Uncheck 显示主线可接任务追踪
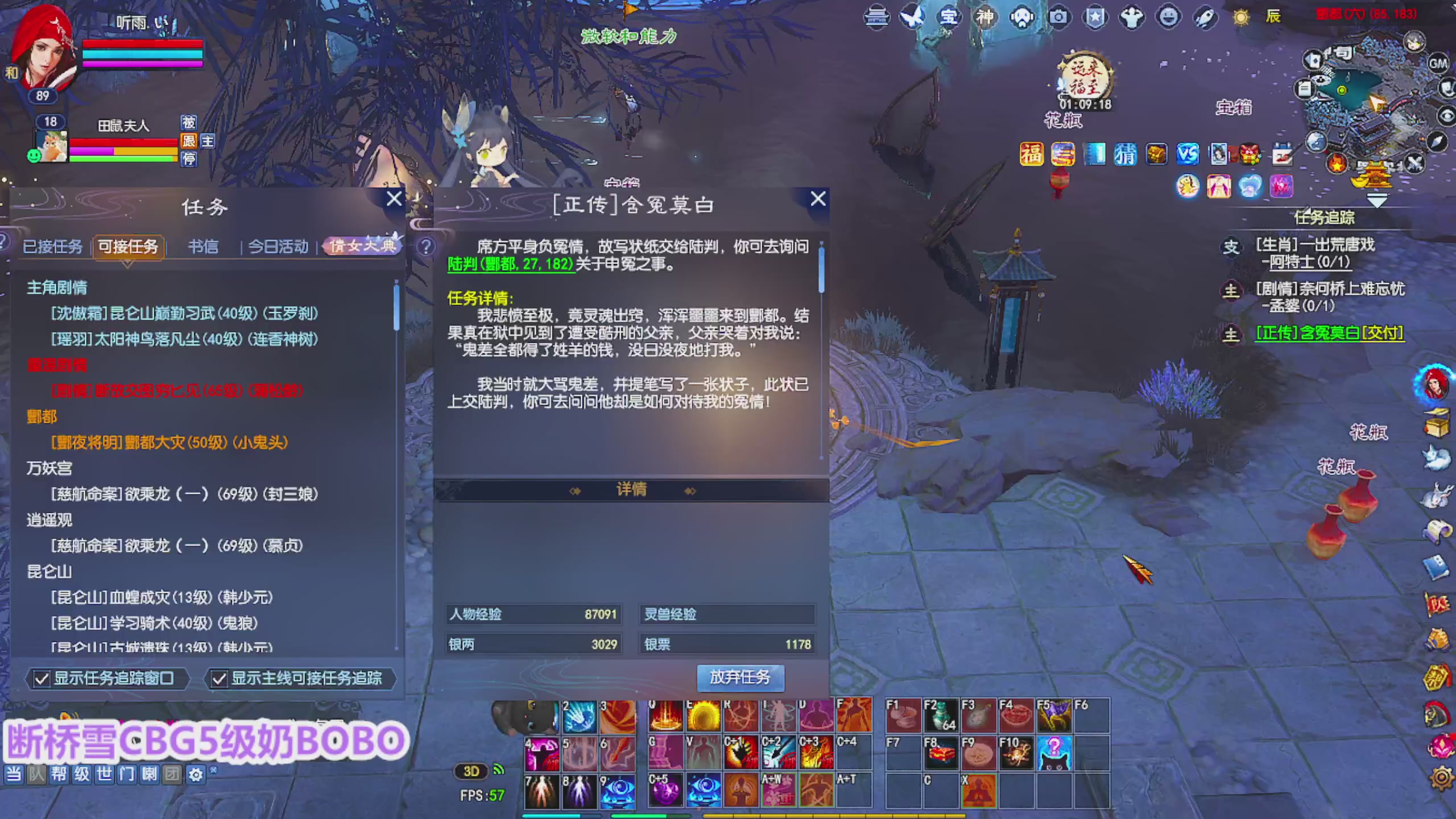 point(220,679)
